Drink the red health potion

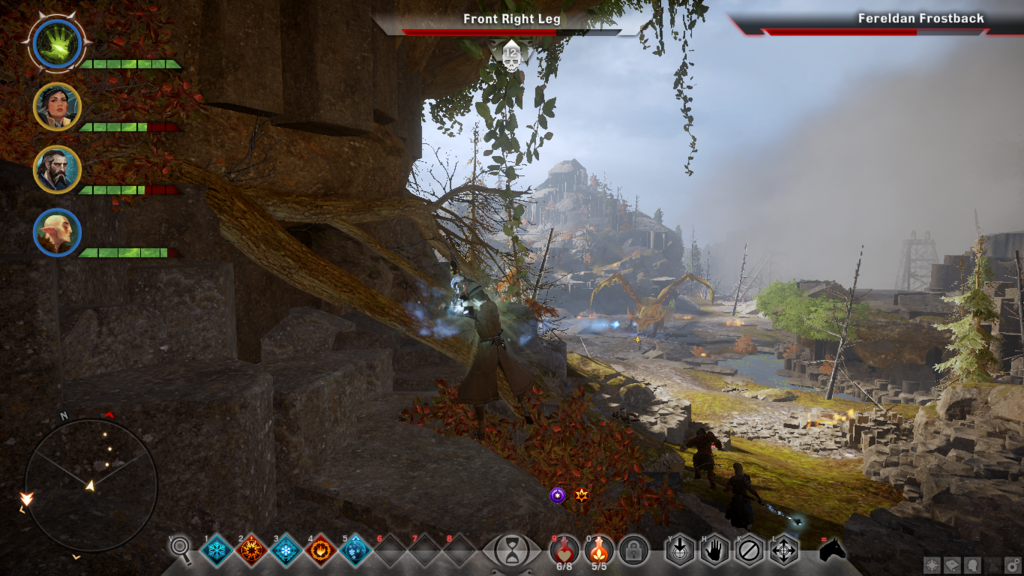[x=564, y=550]
